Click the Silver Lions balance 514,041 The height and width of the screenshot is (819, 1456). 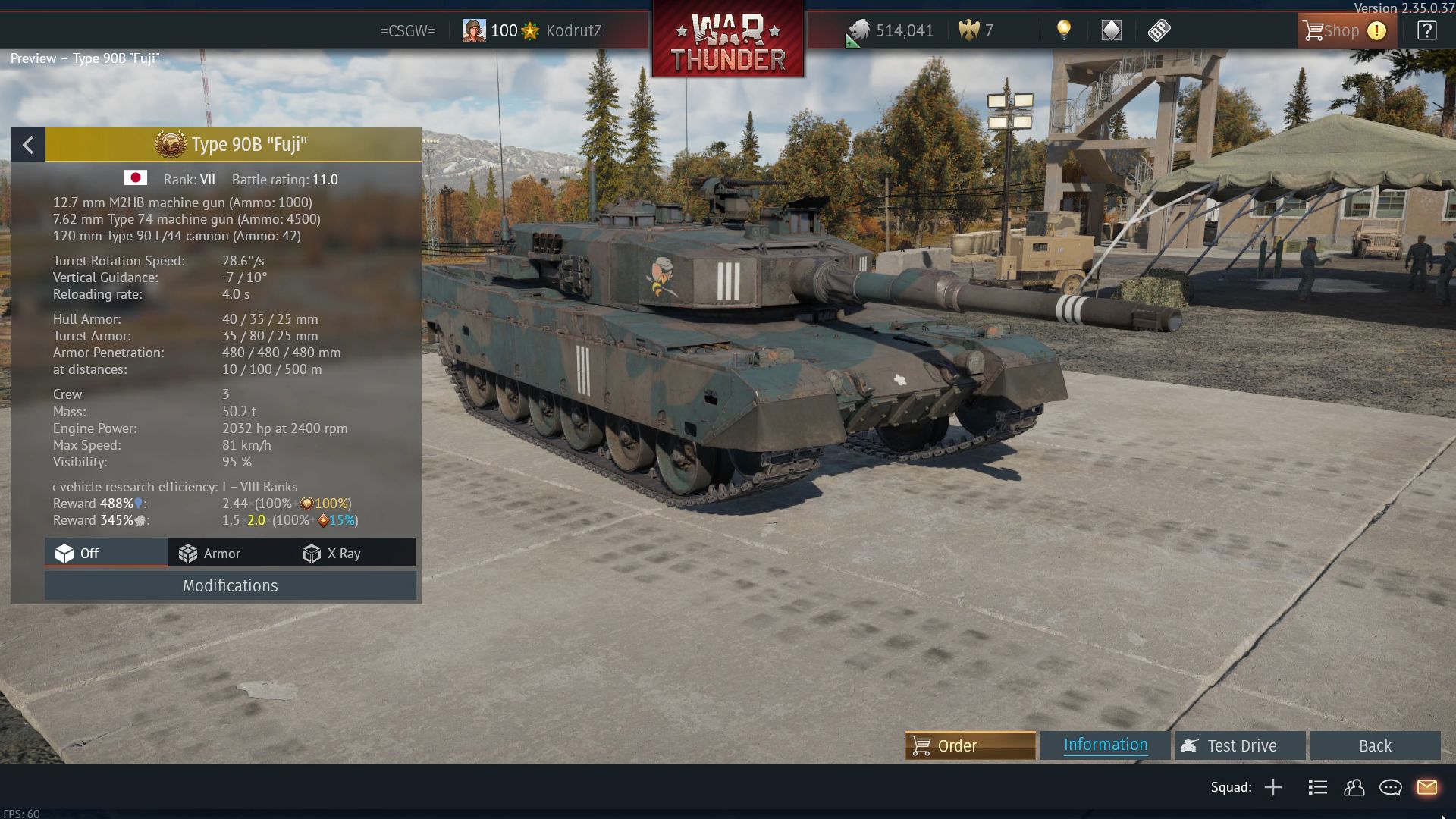[892, 31]
